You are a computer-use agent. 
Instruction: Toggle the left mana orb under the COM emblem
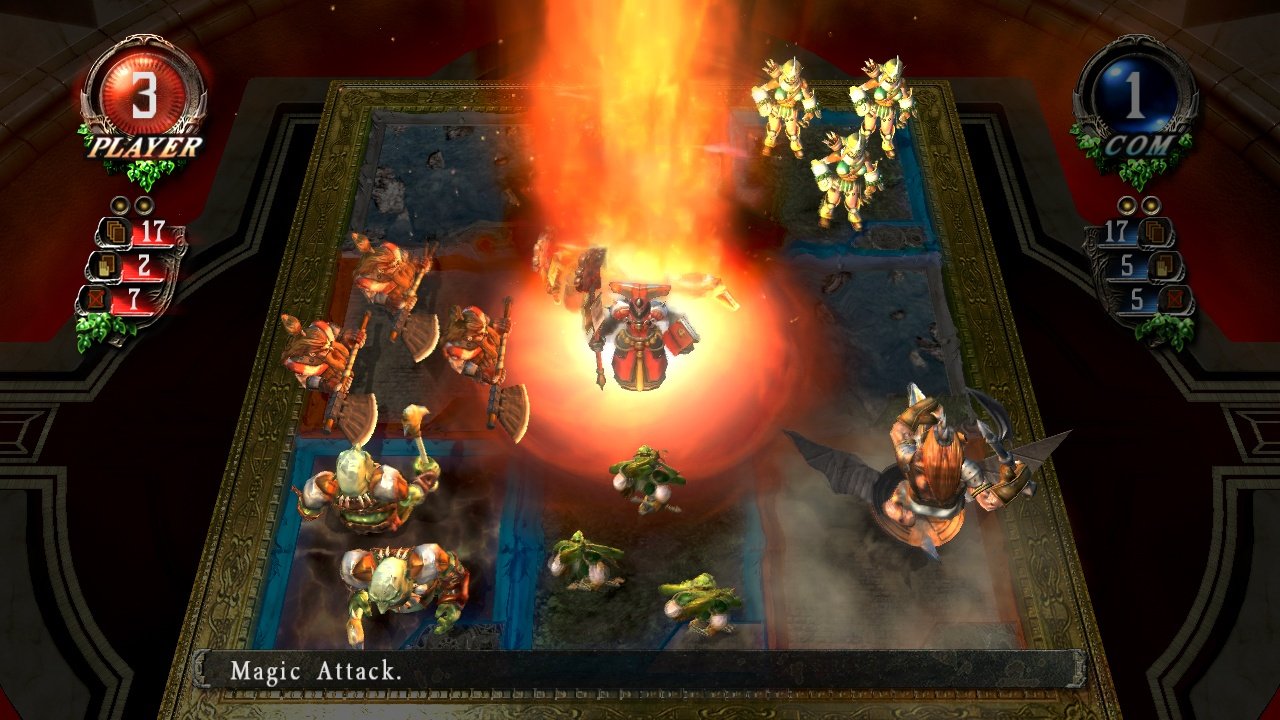click(x=1126, y=205)
